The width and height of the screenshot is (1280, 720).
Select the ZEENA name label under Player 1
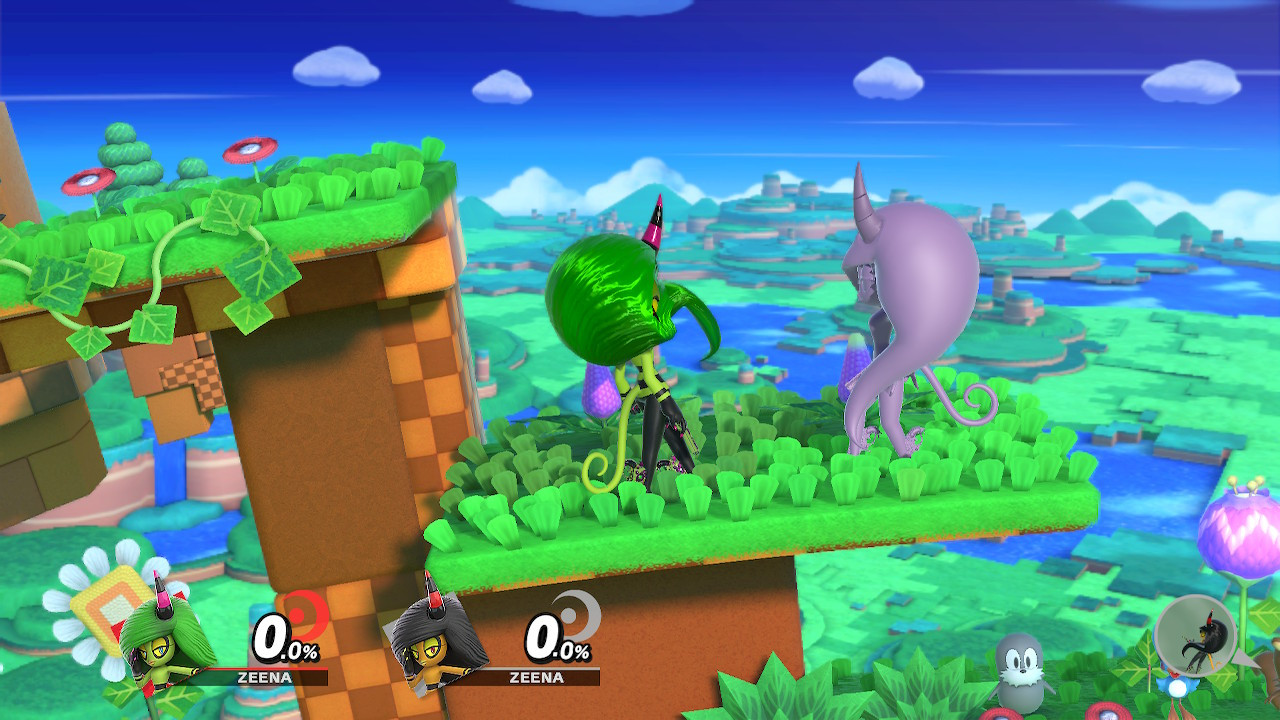pyautogui.click(x=265, y=676)
